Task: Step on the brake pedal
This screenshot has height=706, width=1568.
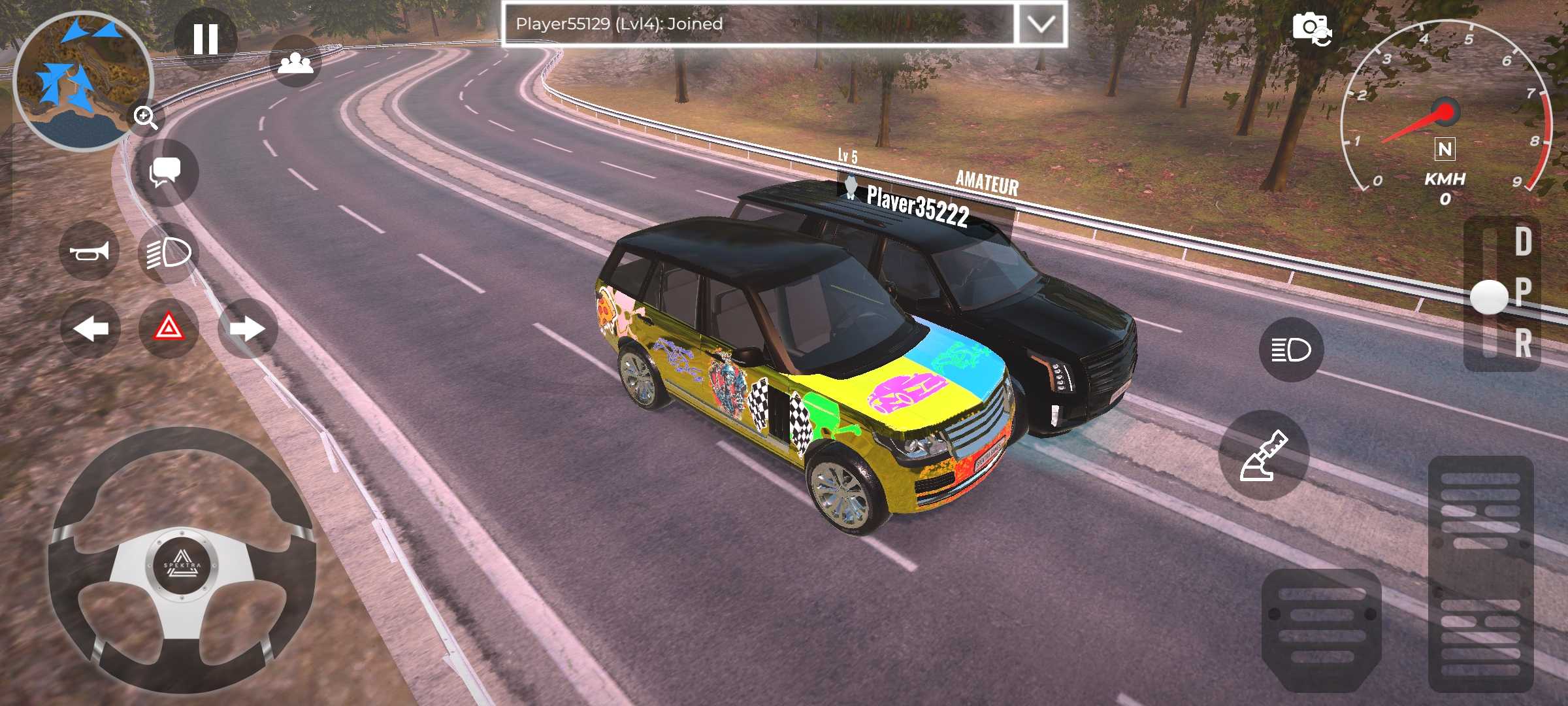Action: 1321,628
